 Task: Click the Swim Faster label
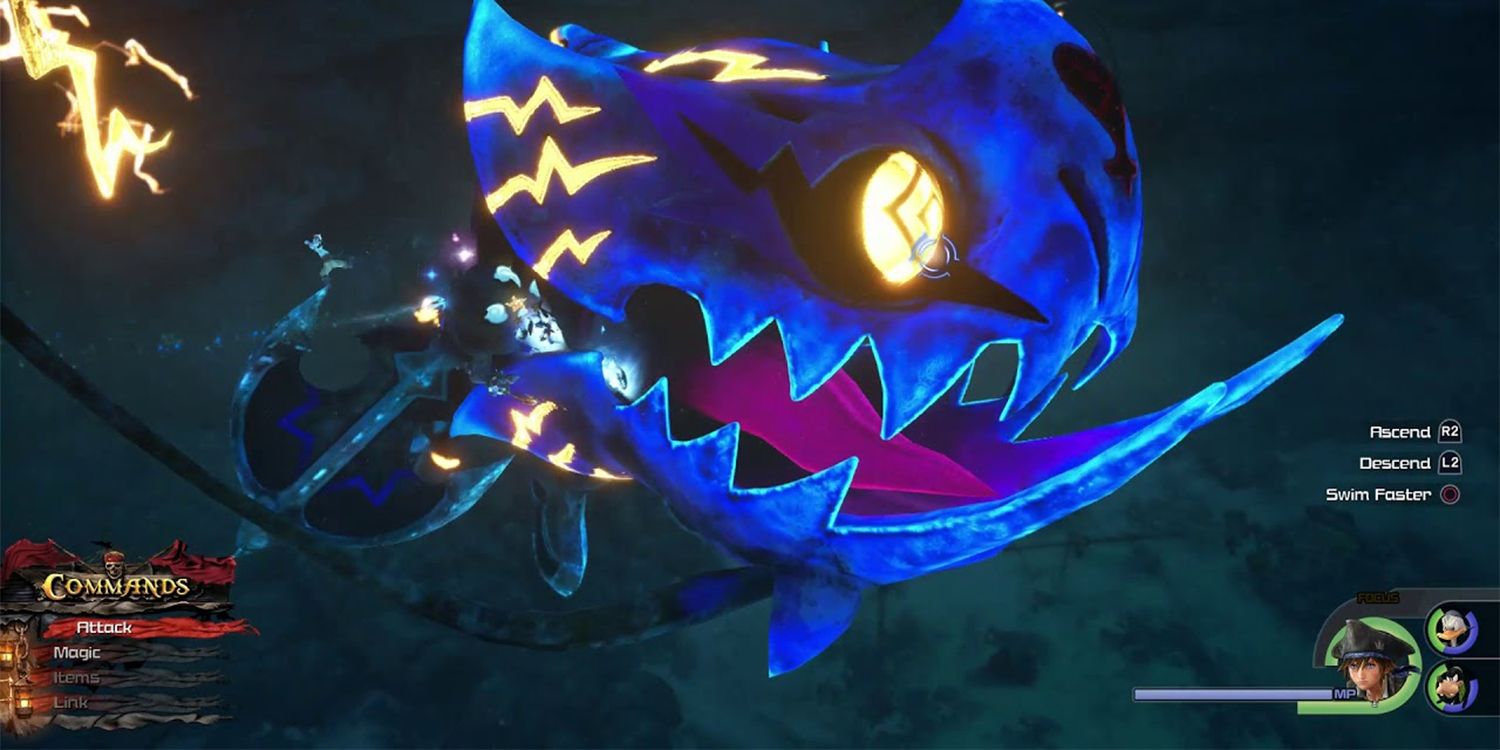1378,493
